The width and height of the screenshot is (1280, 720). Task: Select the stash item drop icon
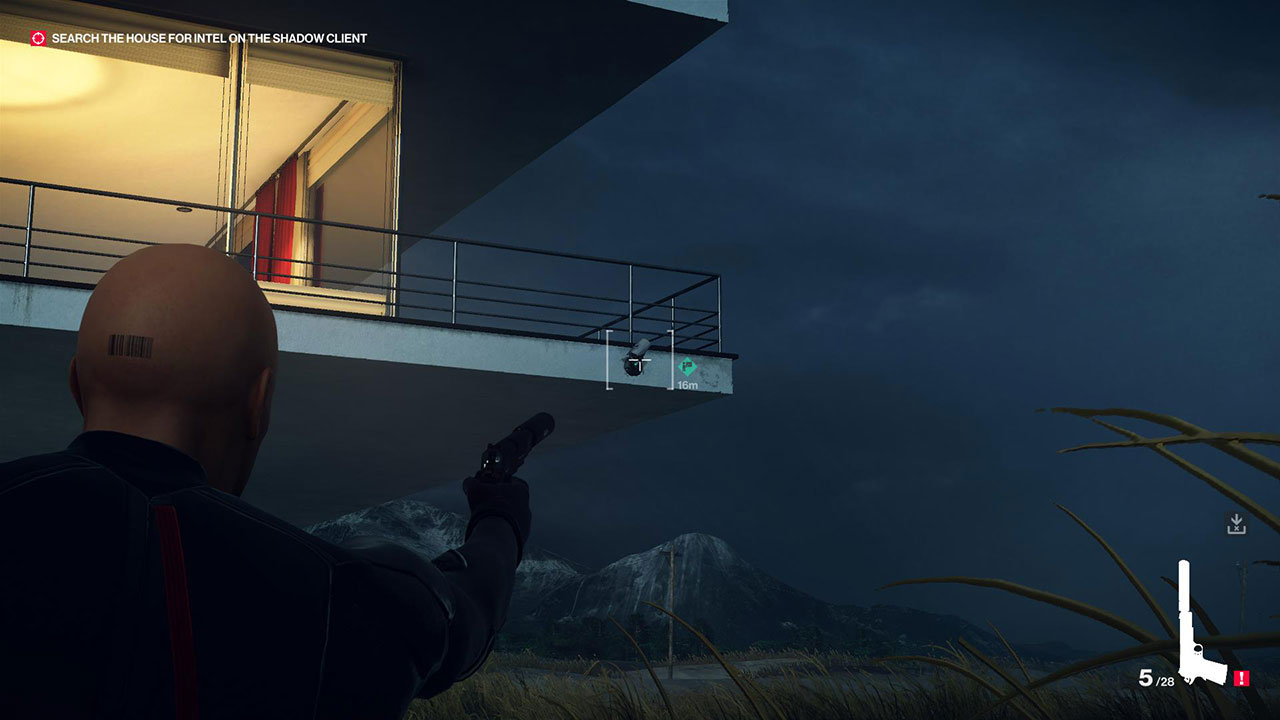coord(1236,522)
